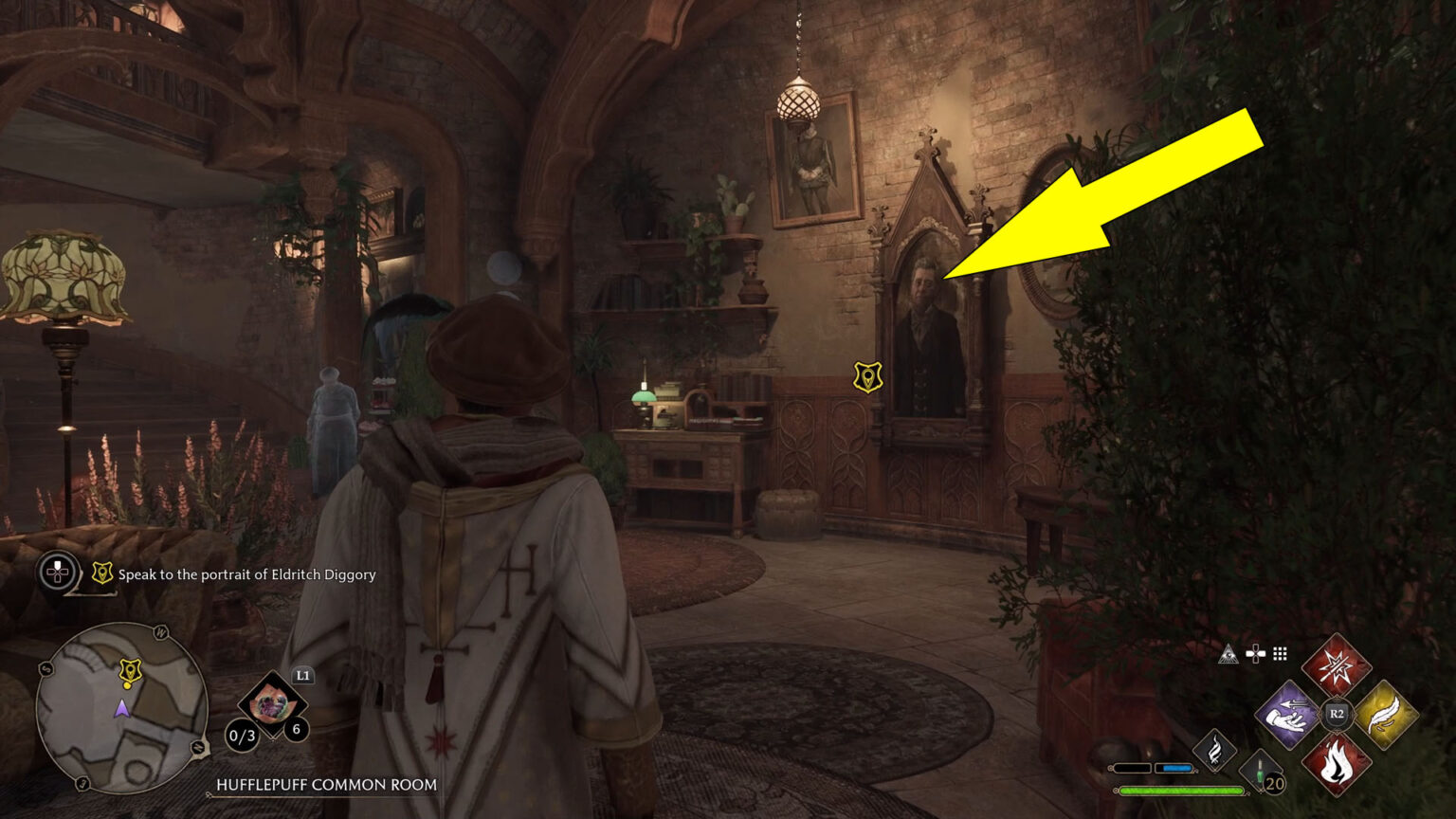The height and width of the screenshot is (819, 1456).
Task: Cast the red Incendio flame spell
Action: pyautogui.click(x=1336, y=762)
